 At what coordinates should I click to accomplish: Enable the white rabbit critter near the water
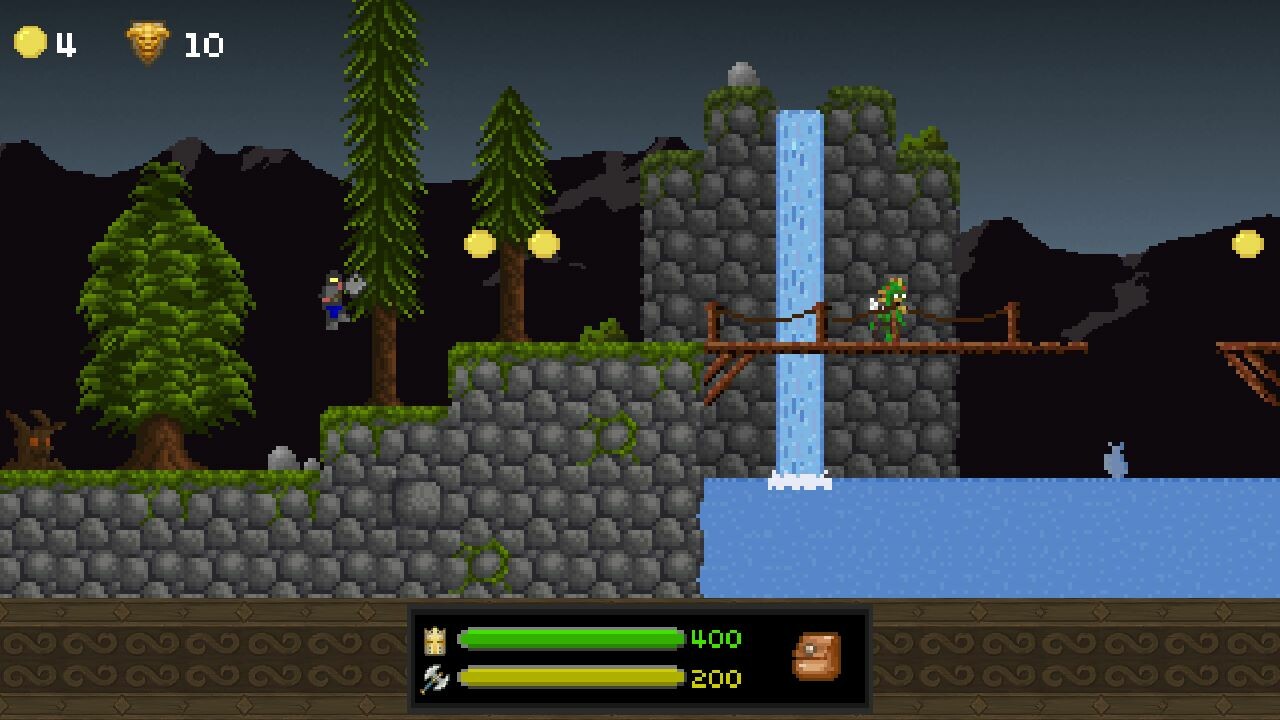tap(1117, 456)
